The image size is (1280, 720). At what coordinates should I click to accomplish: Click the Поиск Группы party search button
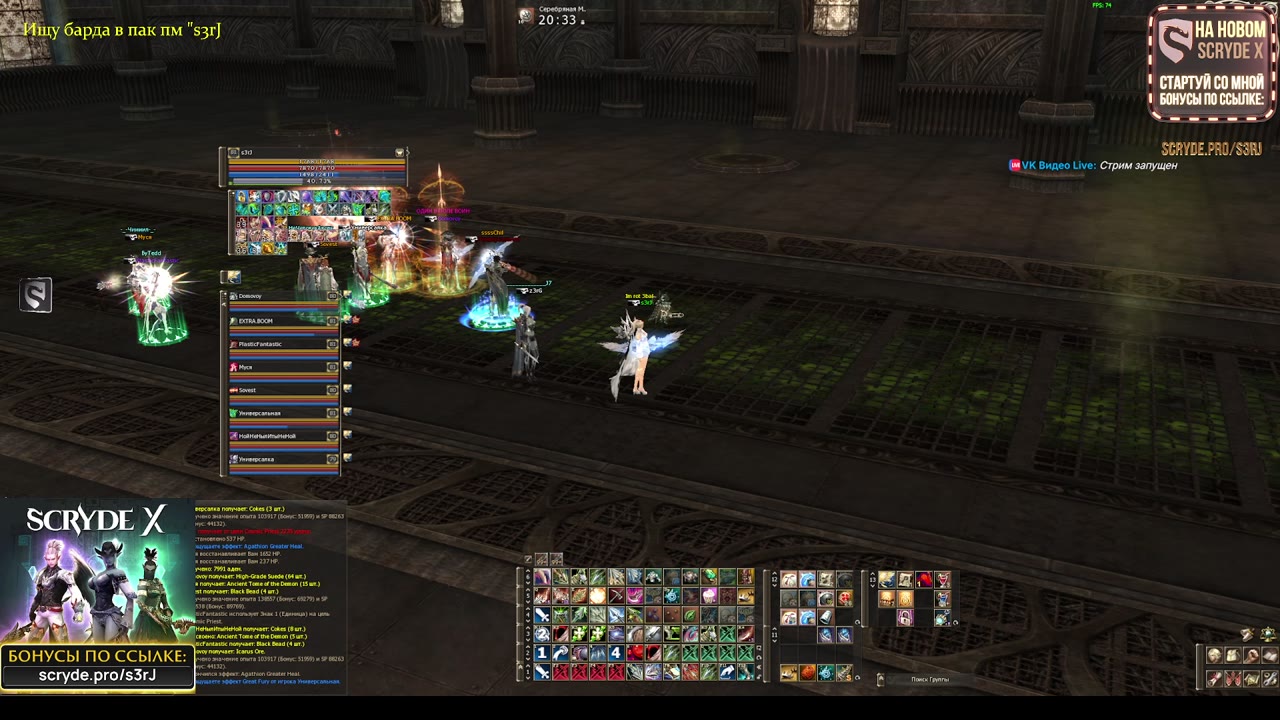929,680
